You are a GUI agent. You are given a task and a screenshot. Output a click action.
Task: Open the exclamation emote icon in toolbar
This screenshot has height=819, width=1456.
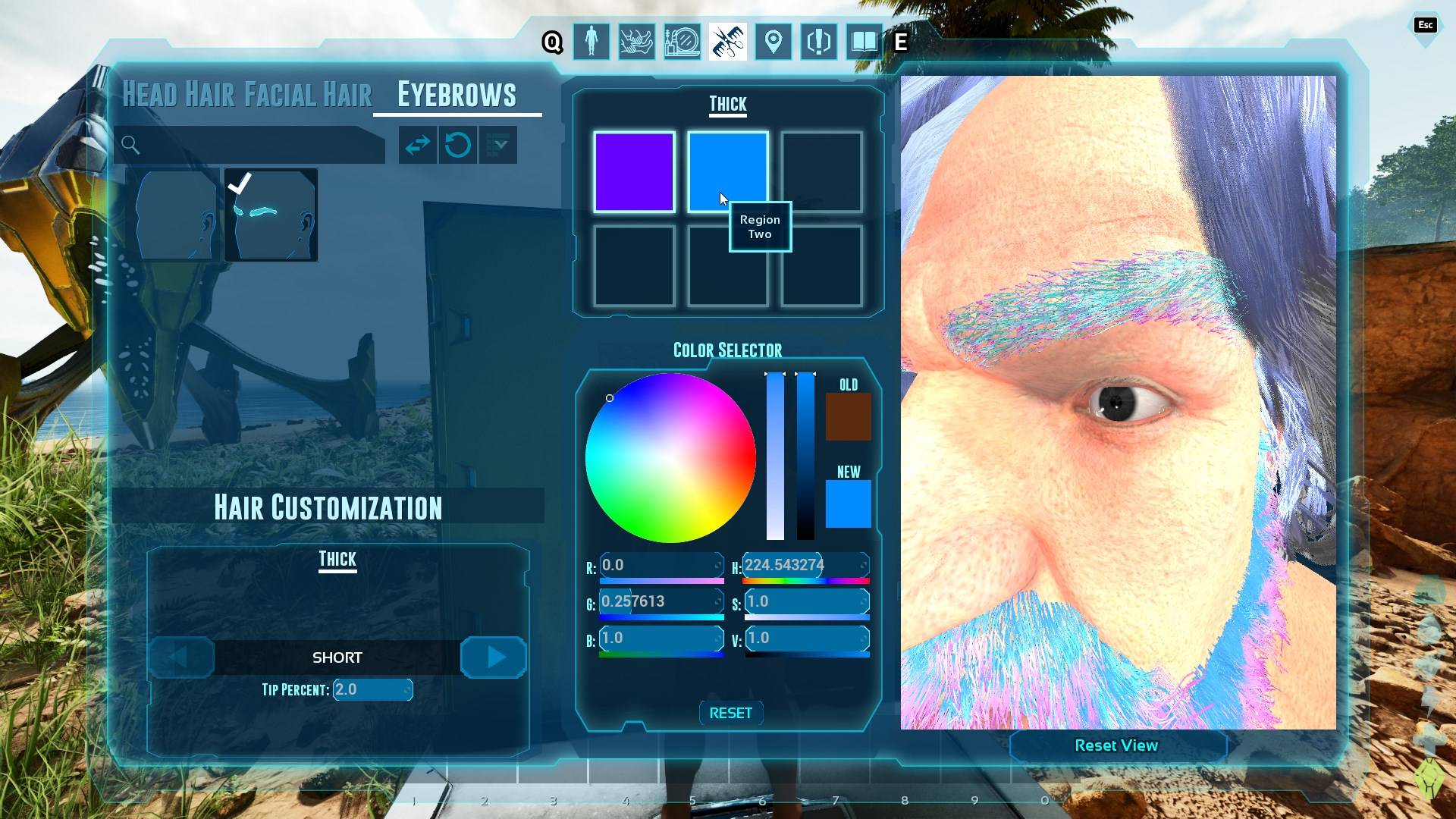tap(818, 42)
